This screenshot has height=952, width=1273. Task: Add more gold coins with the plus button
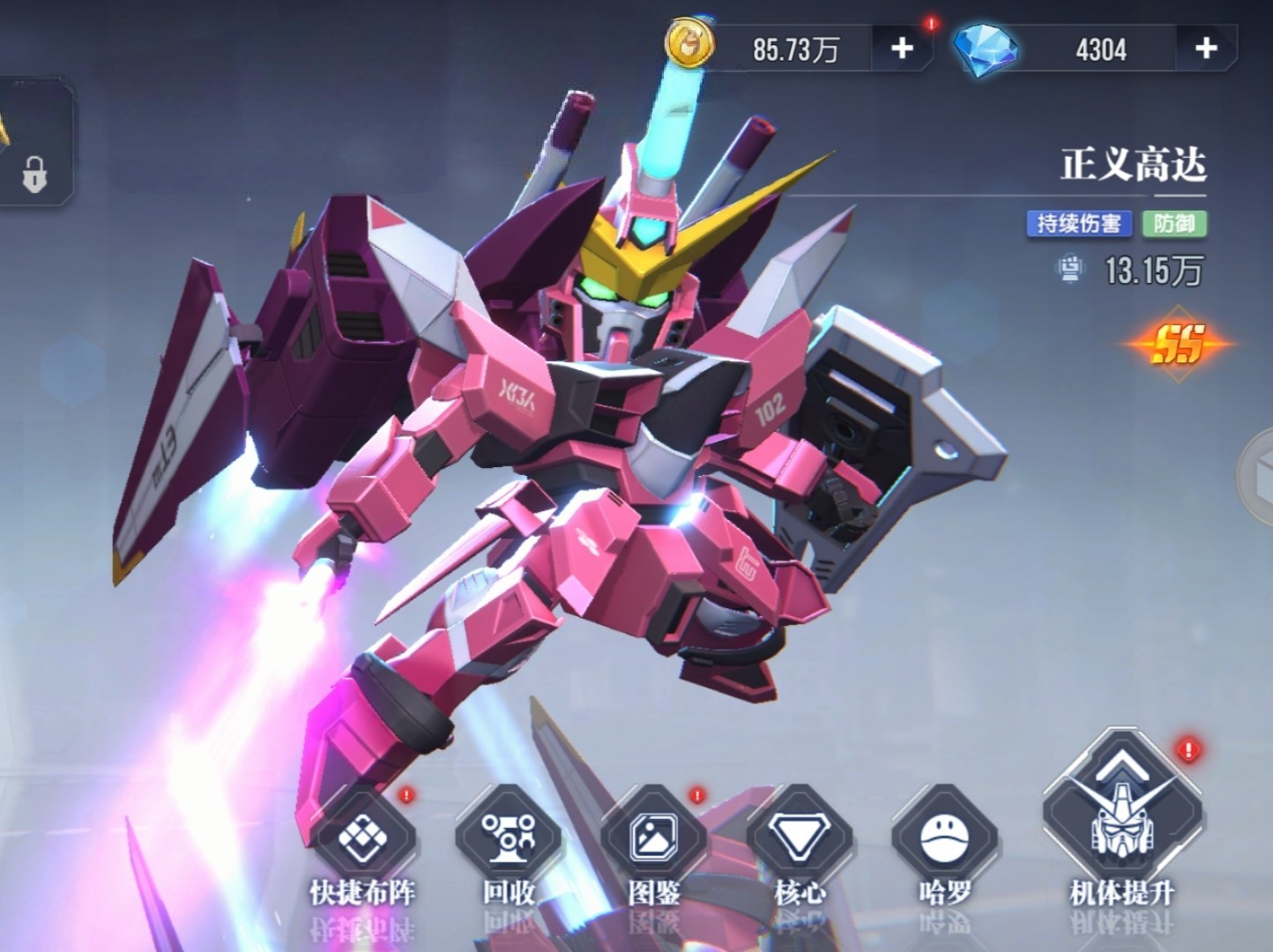[902, 48]
